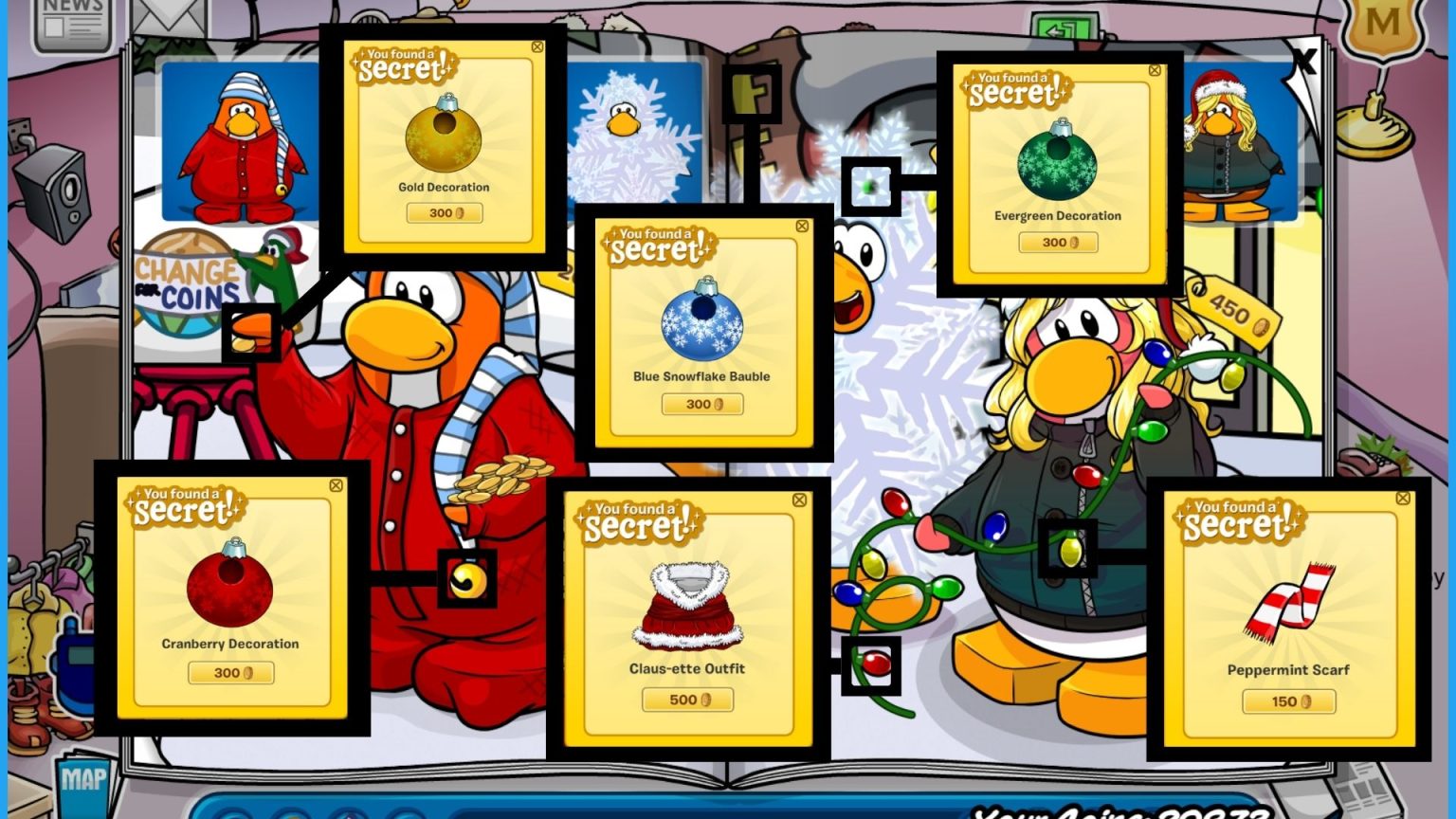Buy the Gold Decoration for 300 coins
Viewport: 1456px width, 819px height.
[x=443, y=212]
